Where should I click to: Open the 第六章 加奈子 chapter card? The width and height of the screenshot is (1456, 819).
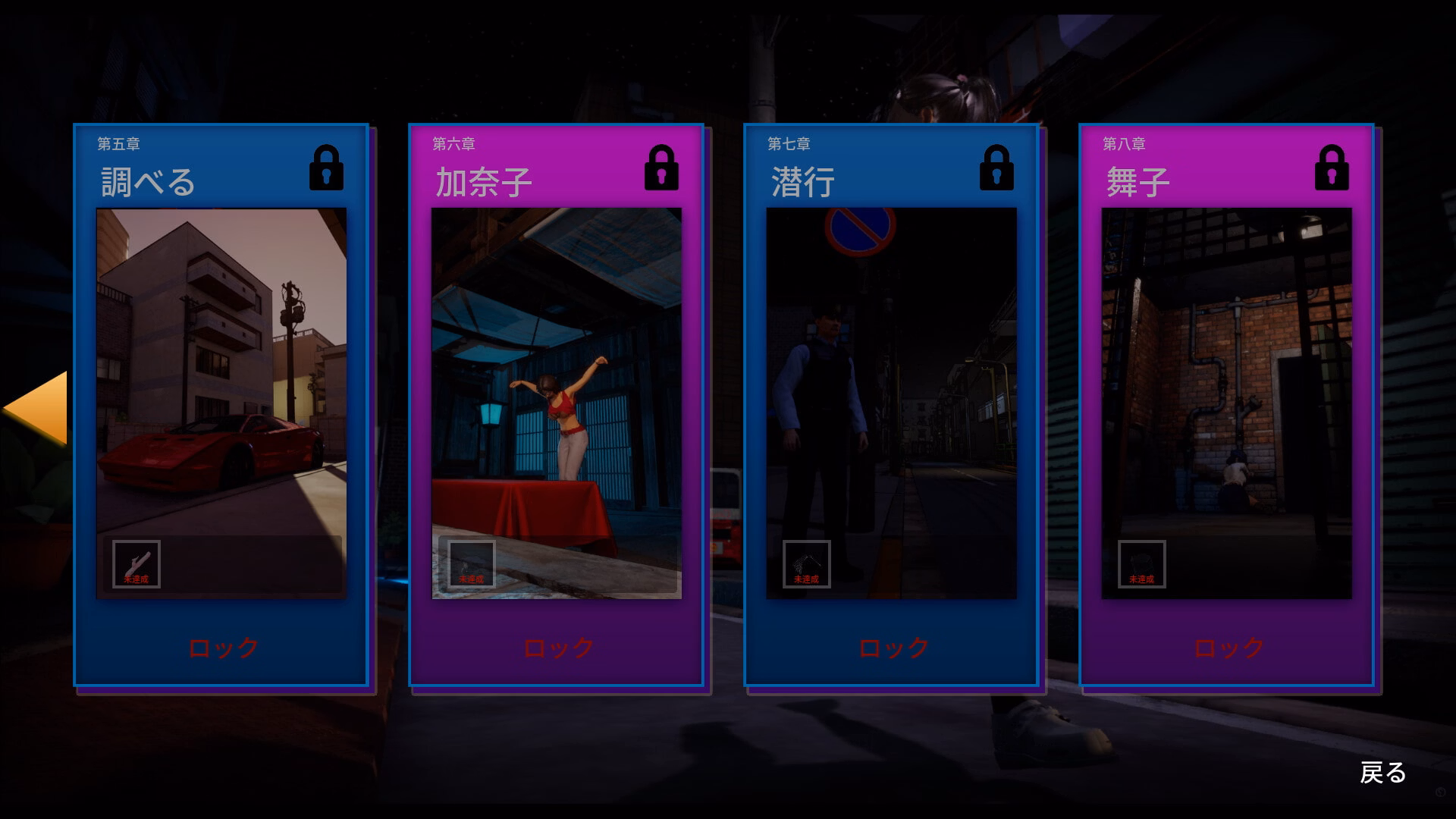click(557, 406)
